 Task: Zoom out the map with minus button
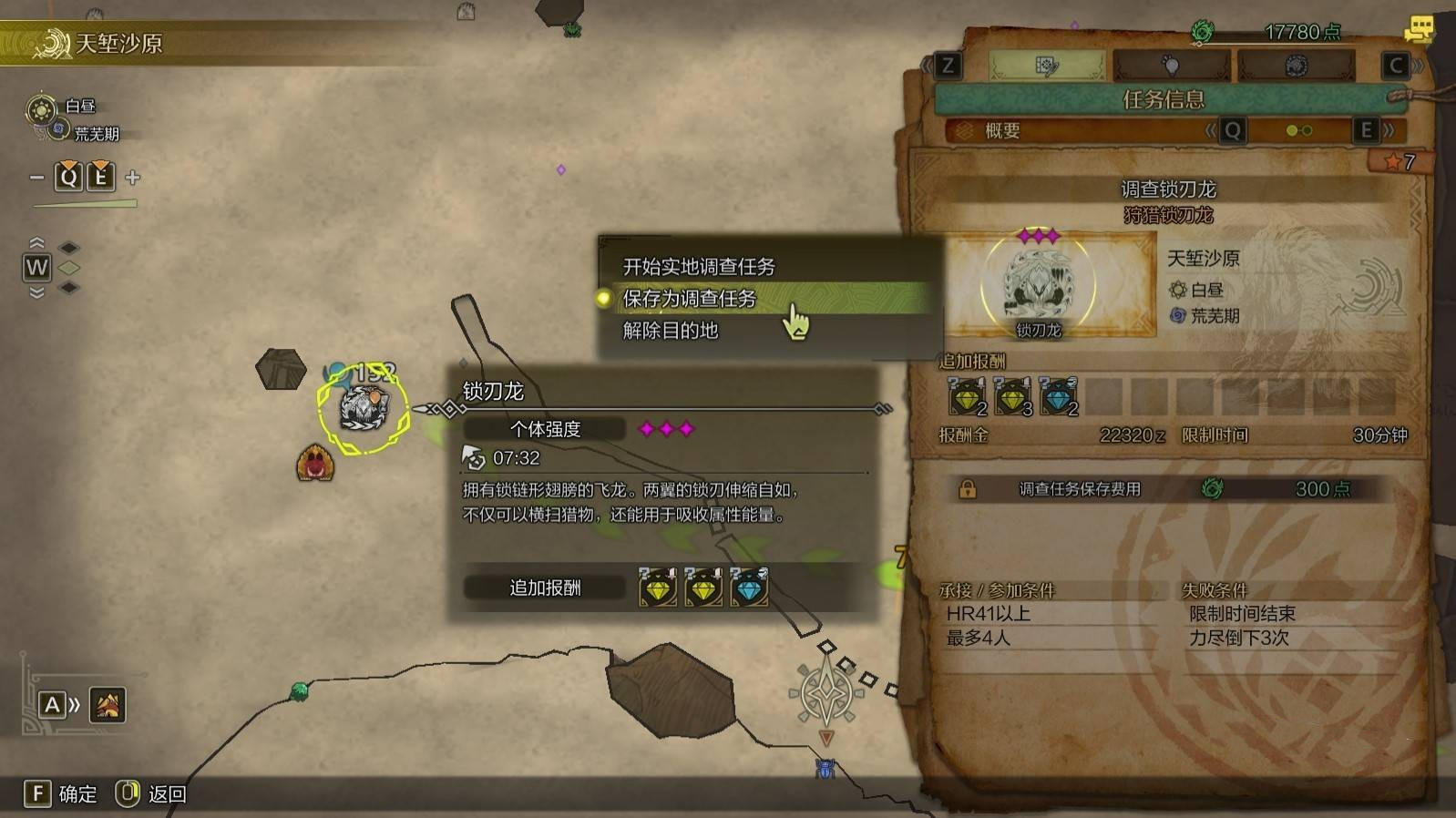pos(36,178)
